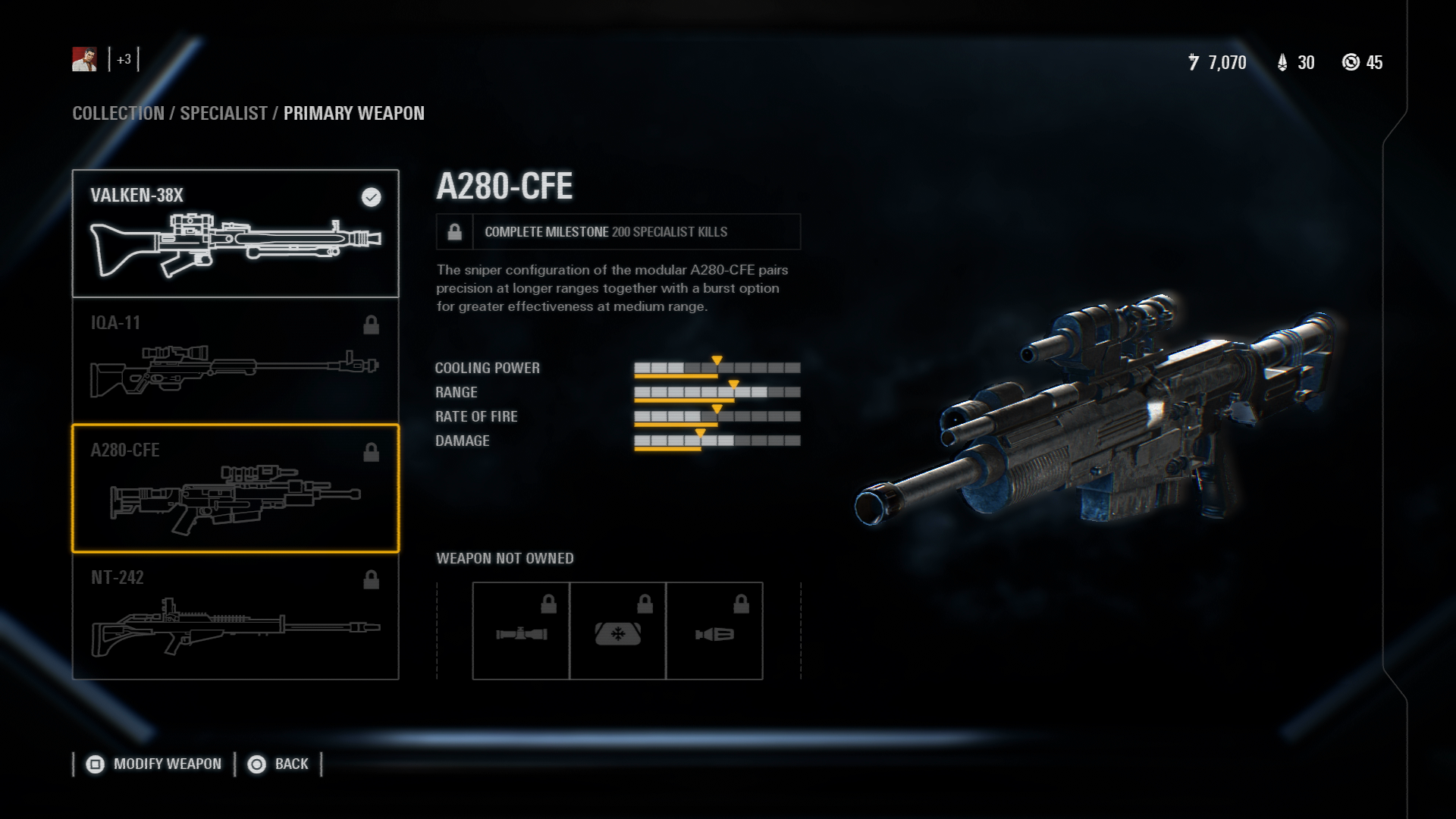Image resolution: width=1456 pixels, height=819 pixels.
Task: Toggle the VALKEN-38X equipped checkmark
Action: coord(370,199)
